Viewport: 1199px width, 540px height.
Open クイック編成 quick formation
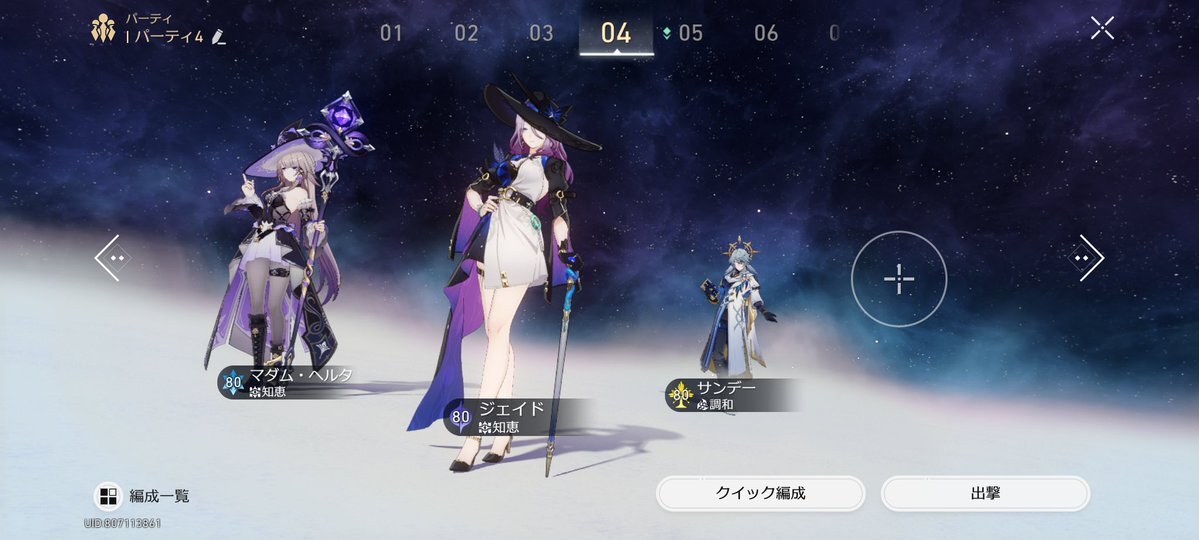(760, 494)
